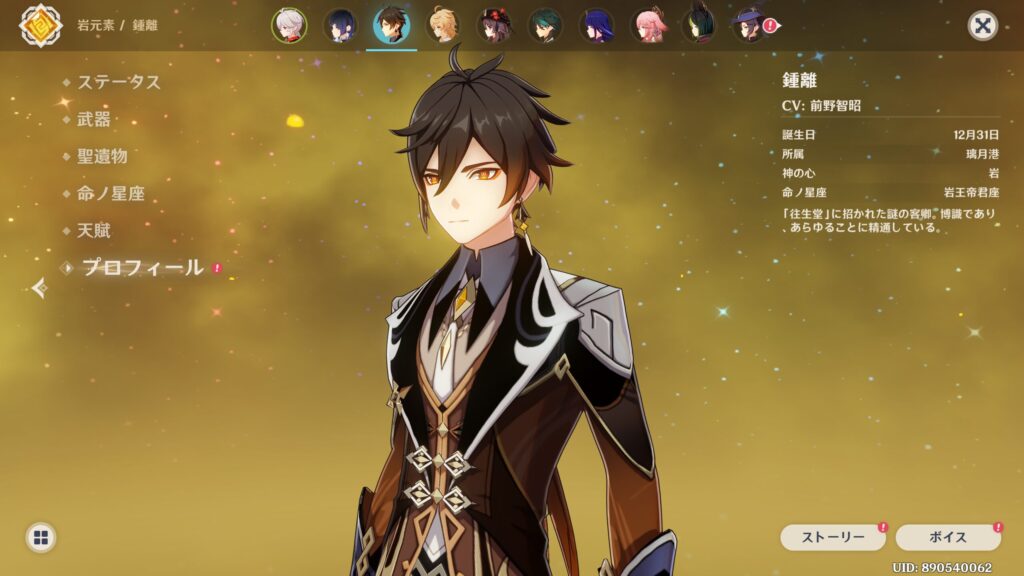Image resolution: width=1024 pixels, height=576 pixels.
Task: Switch to the blonde-haired character portrait
Action: [443, 26]
